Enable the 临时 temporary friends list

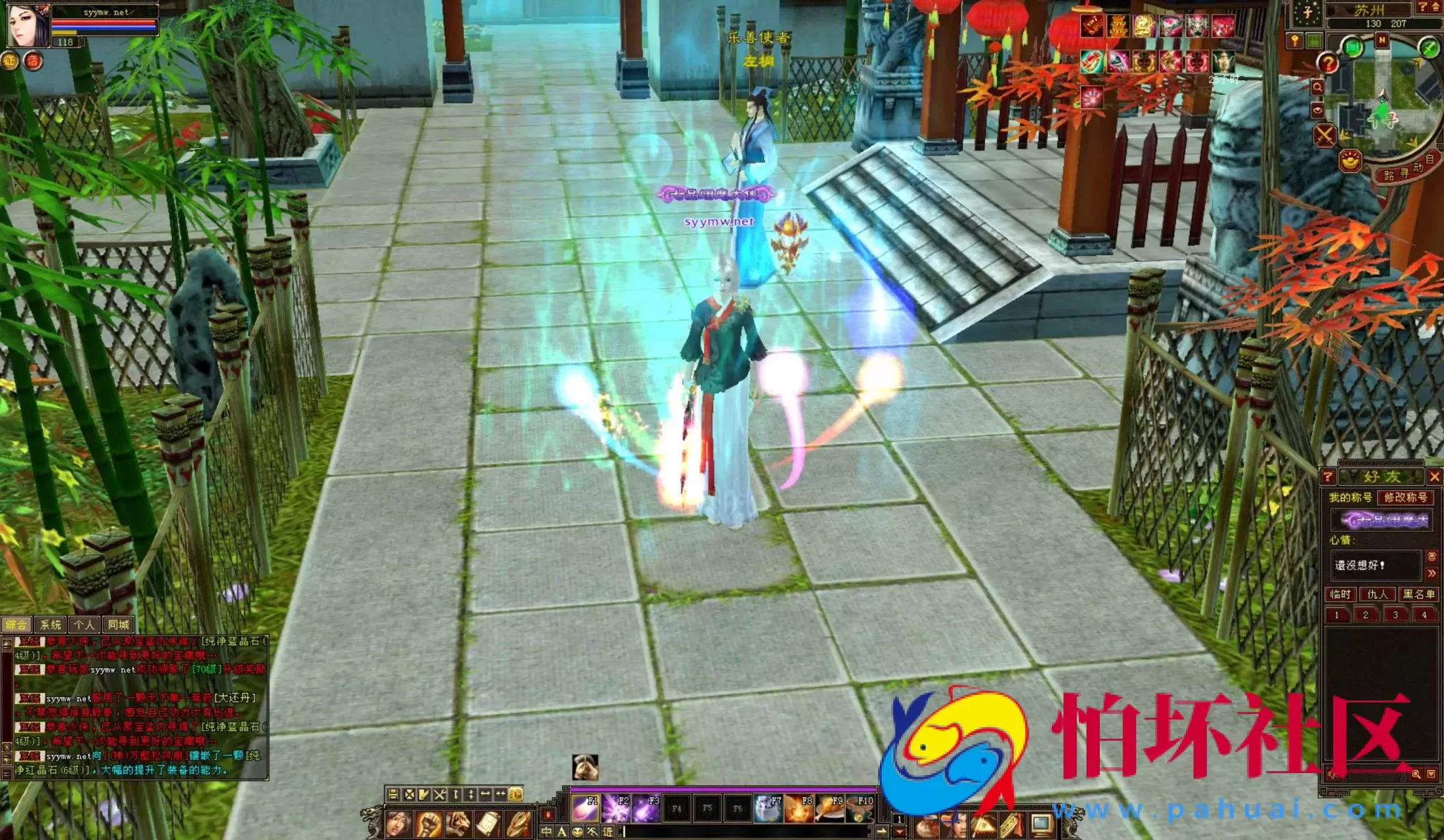[x=1340, y=595]
